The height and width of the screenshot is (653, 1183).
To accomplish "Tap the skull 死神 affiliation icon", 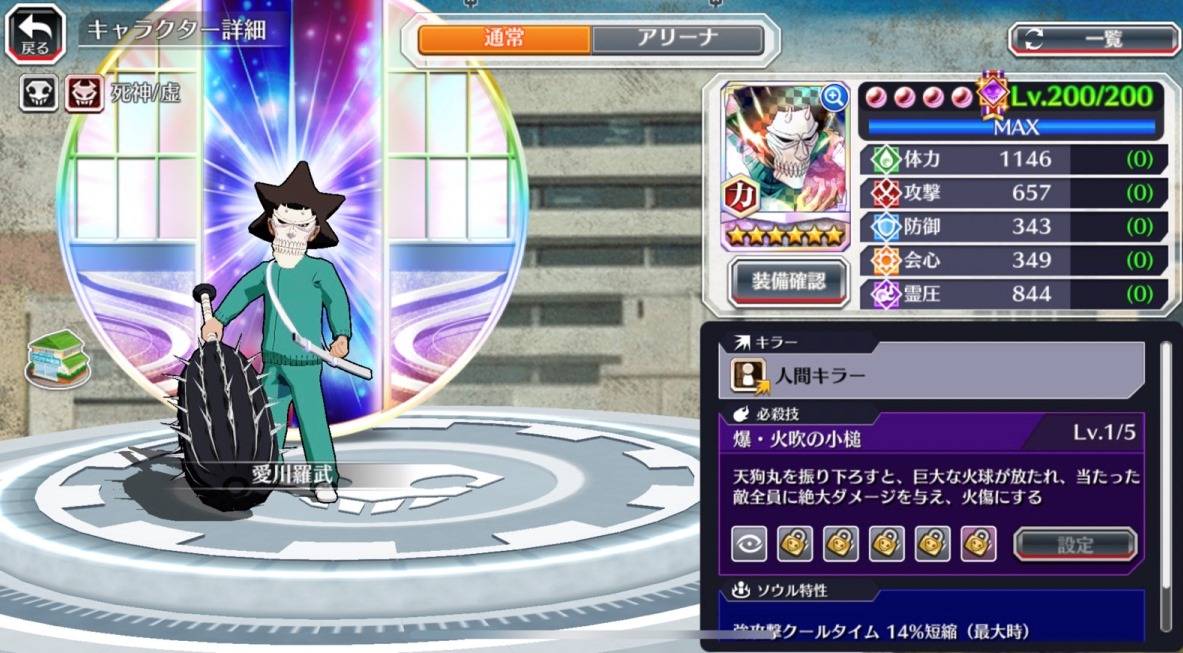I will click(39, 94).
